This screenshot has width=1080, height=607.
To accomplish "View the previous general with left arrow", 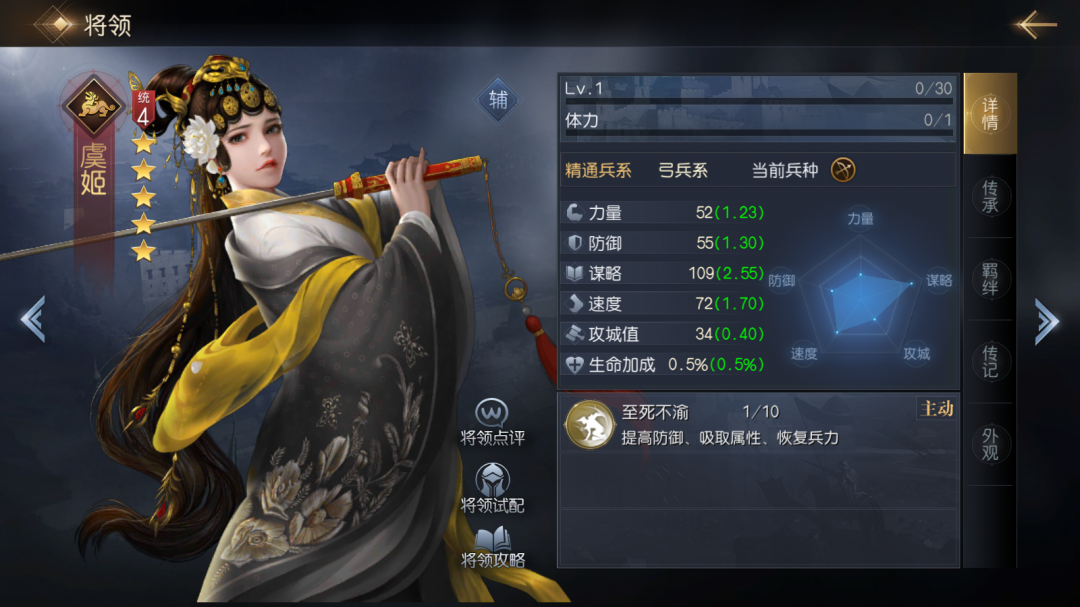I will click(x=32, y=320).
